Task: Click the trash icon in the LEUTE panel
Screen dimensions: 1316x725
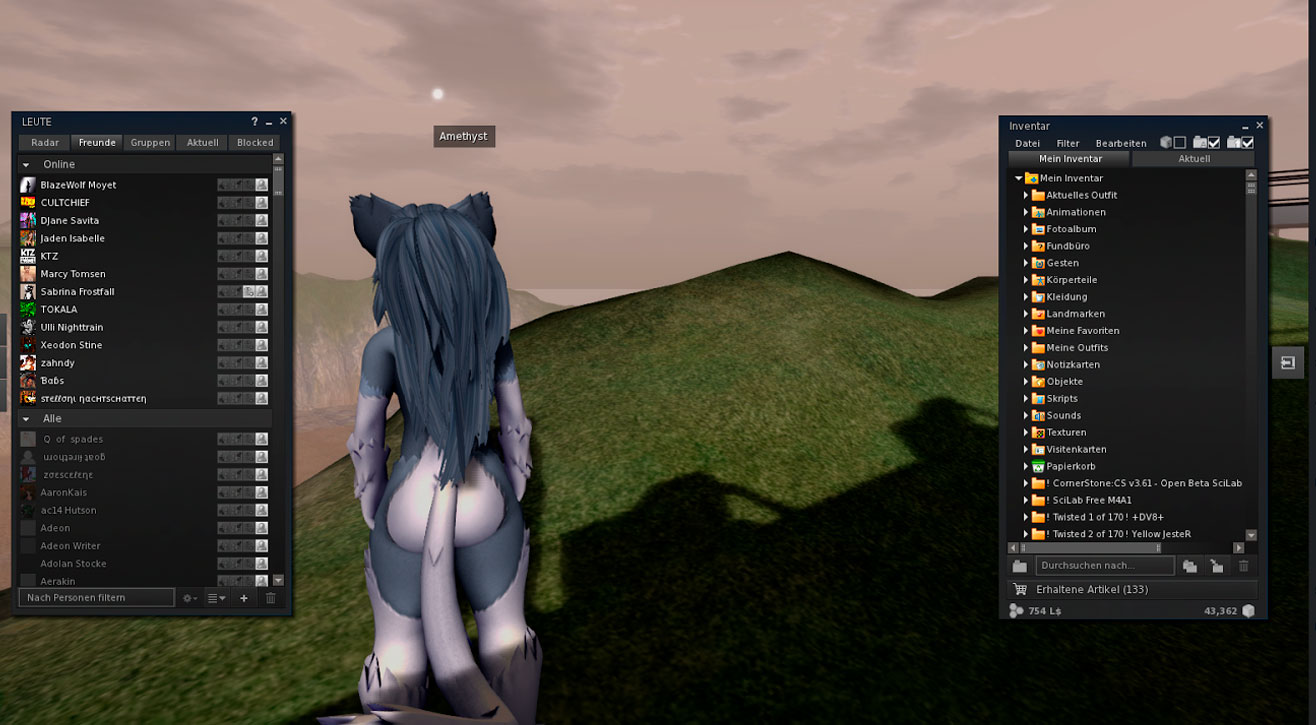Action: click(270, 598)
